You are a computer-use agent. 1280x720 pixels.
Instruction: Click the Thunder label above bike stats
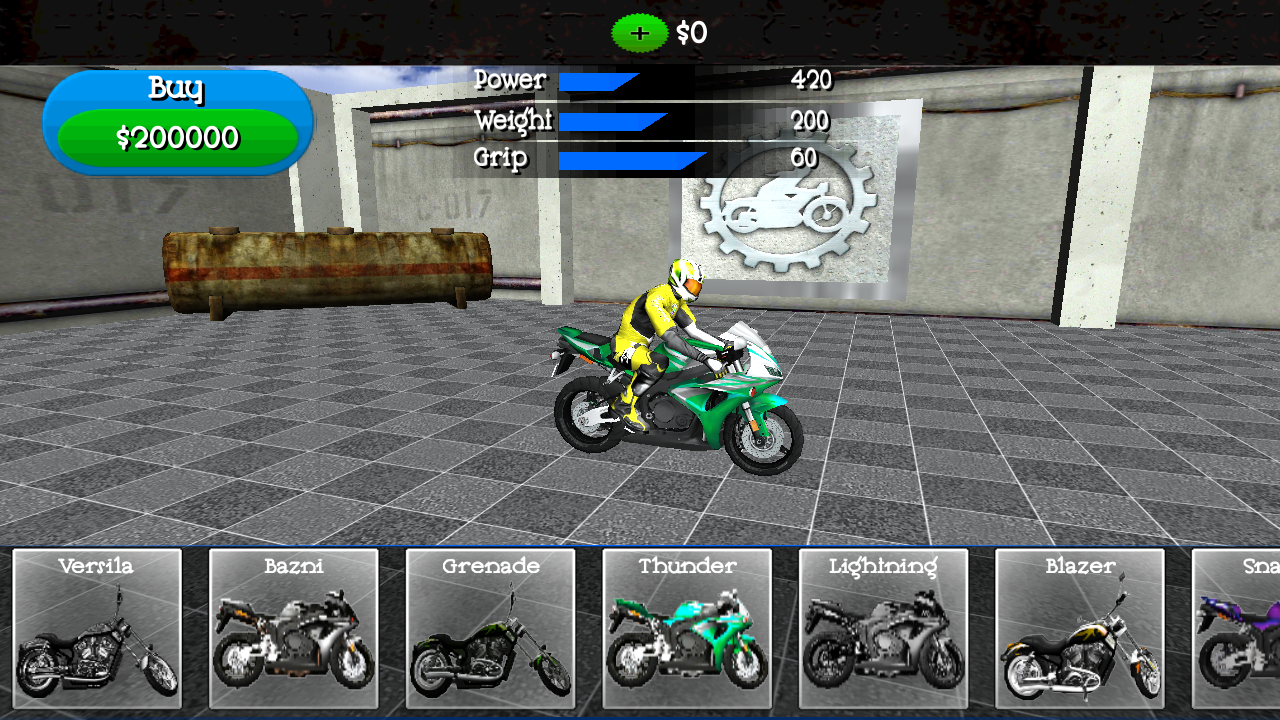coord(686,565)
